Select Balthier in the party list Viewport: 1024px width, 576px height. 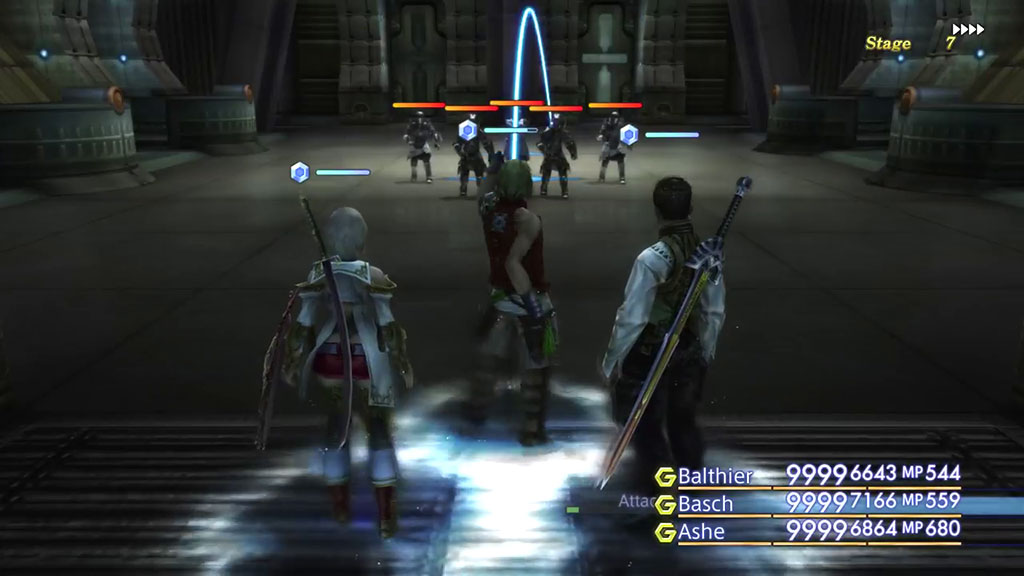tap(715, 475)
